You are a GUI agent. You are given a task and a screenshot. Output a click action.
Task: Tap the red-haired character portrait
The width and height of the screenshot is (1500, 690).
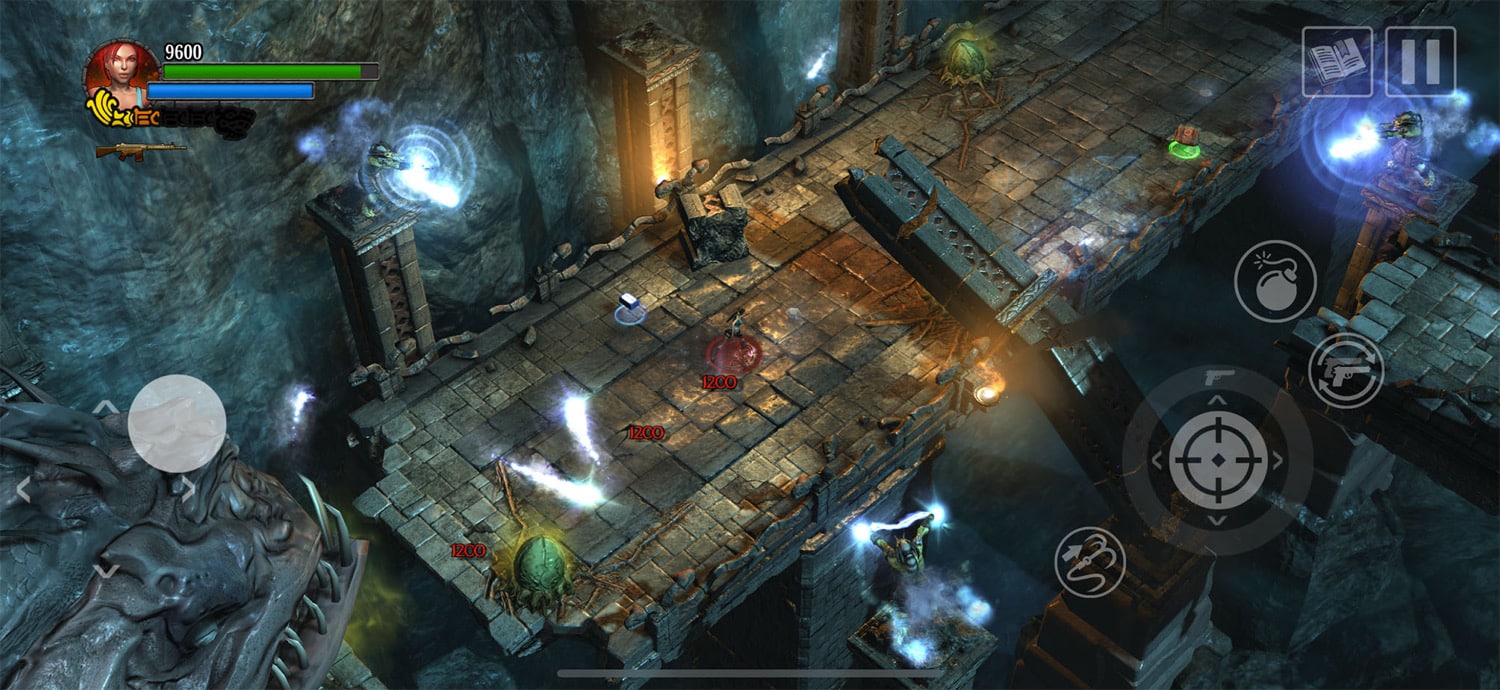122,72
